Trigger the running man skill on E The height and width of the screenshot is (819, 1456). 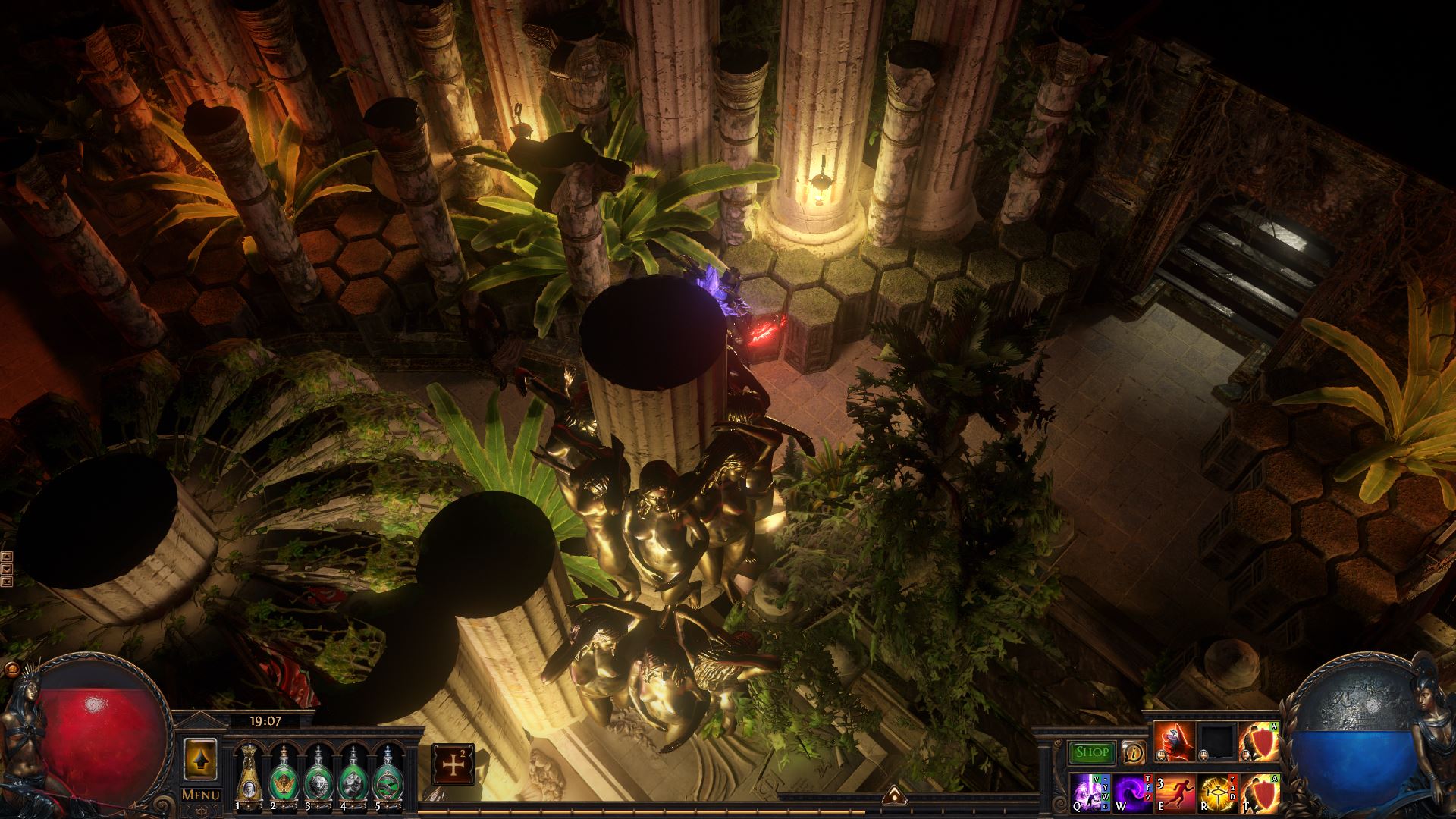click(1175, 792)
